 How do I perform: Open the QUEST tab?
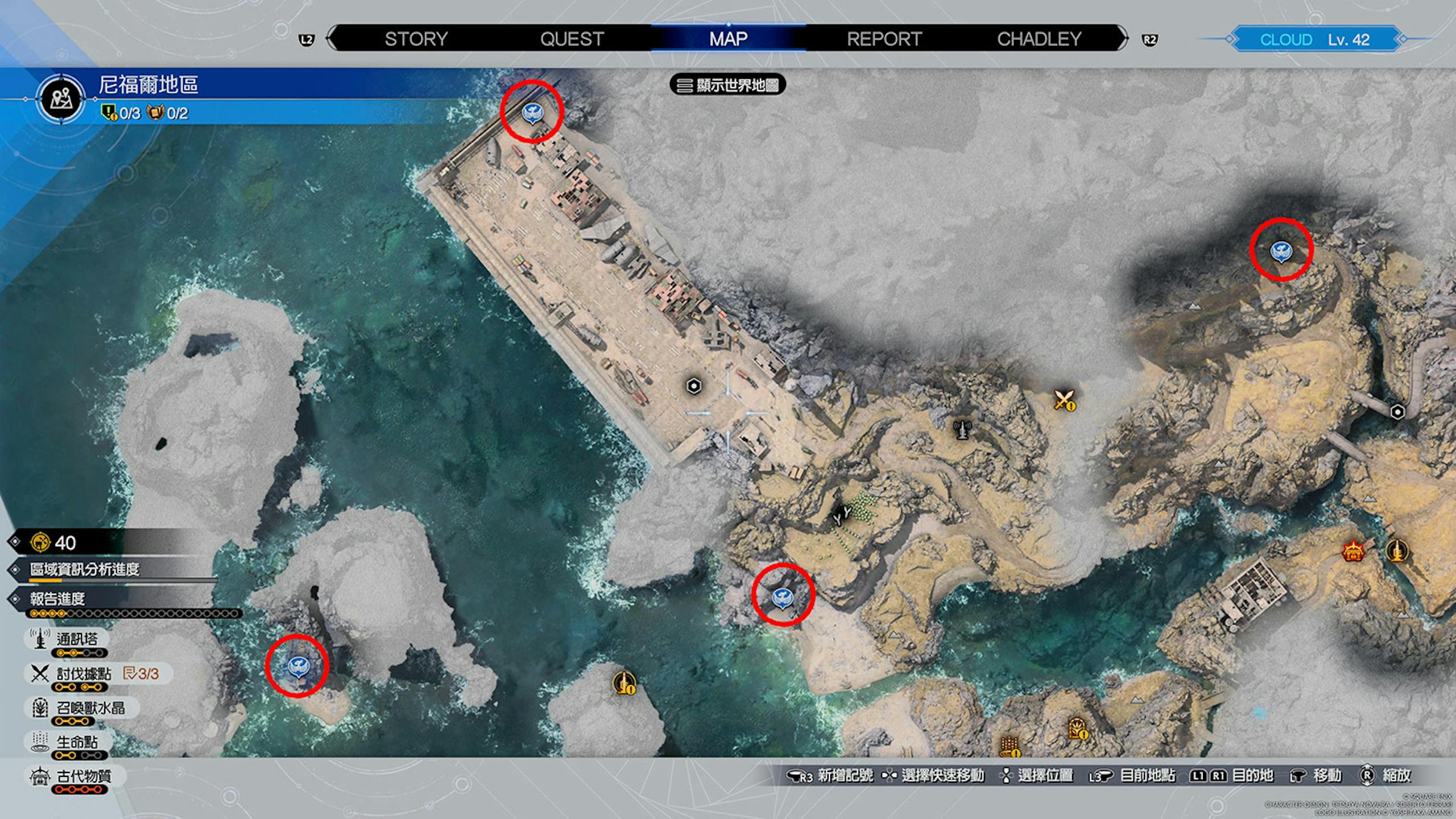(572, 39)
